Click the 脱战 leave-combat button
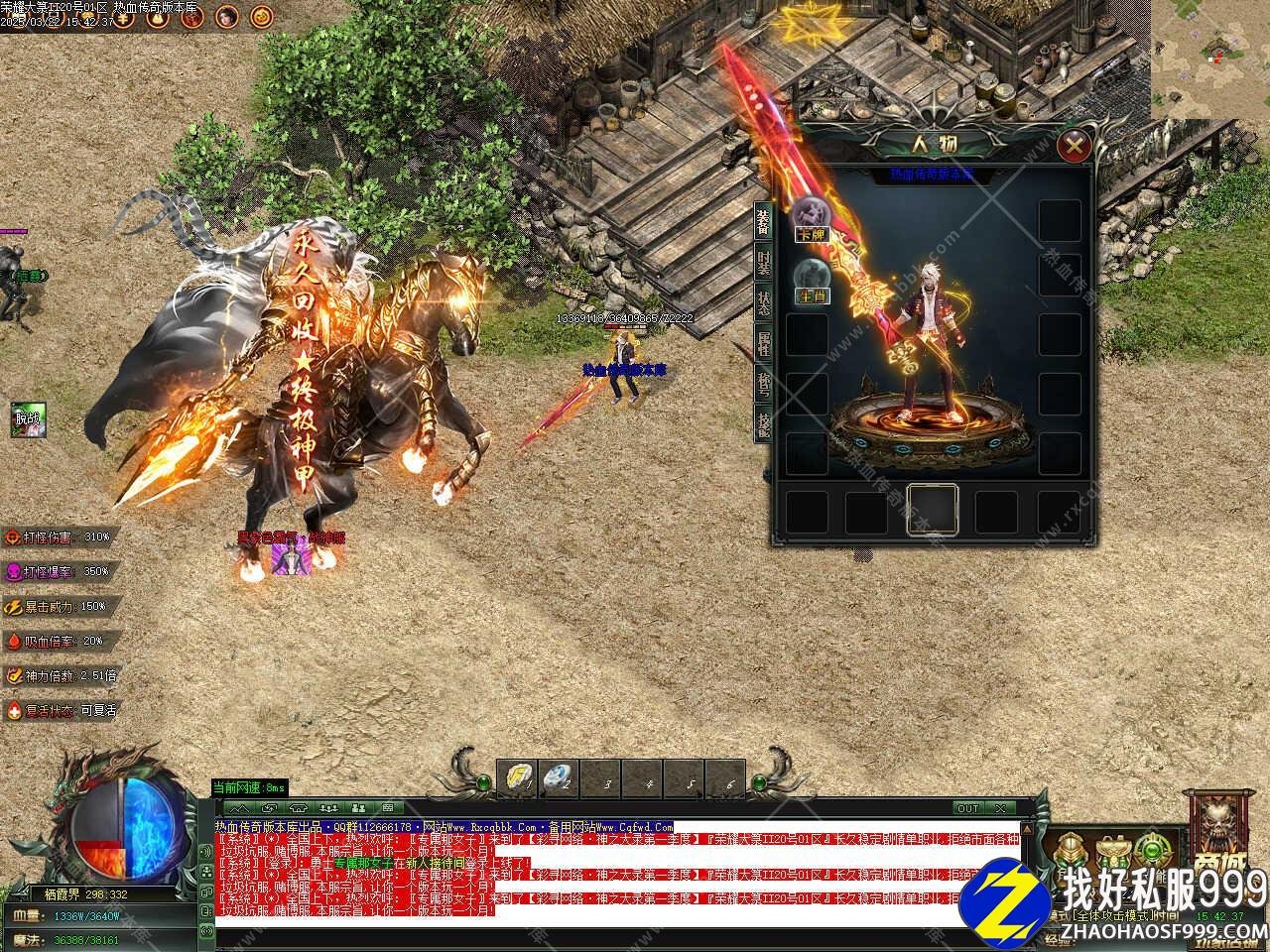 [x=27, y=418]
